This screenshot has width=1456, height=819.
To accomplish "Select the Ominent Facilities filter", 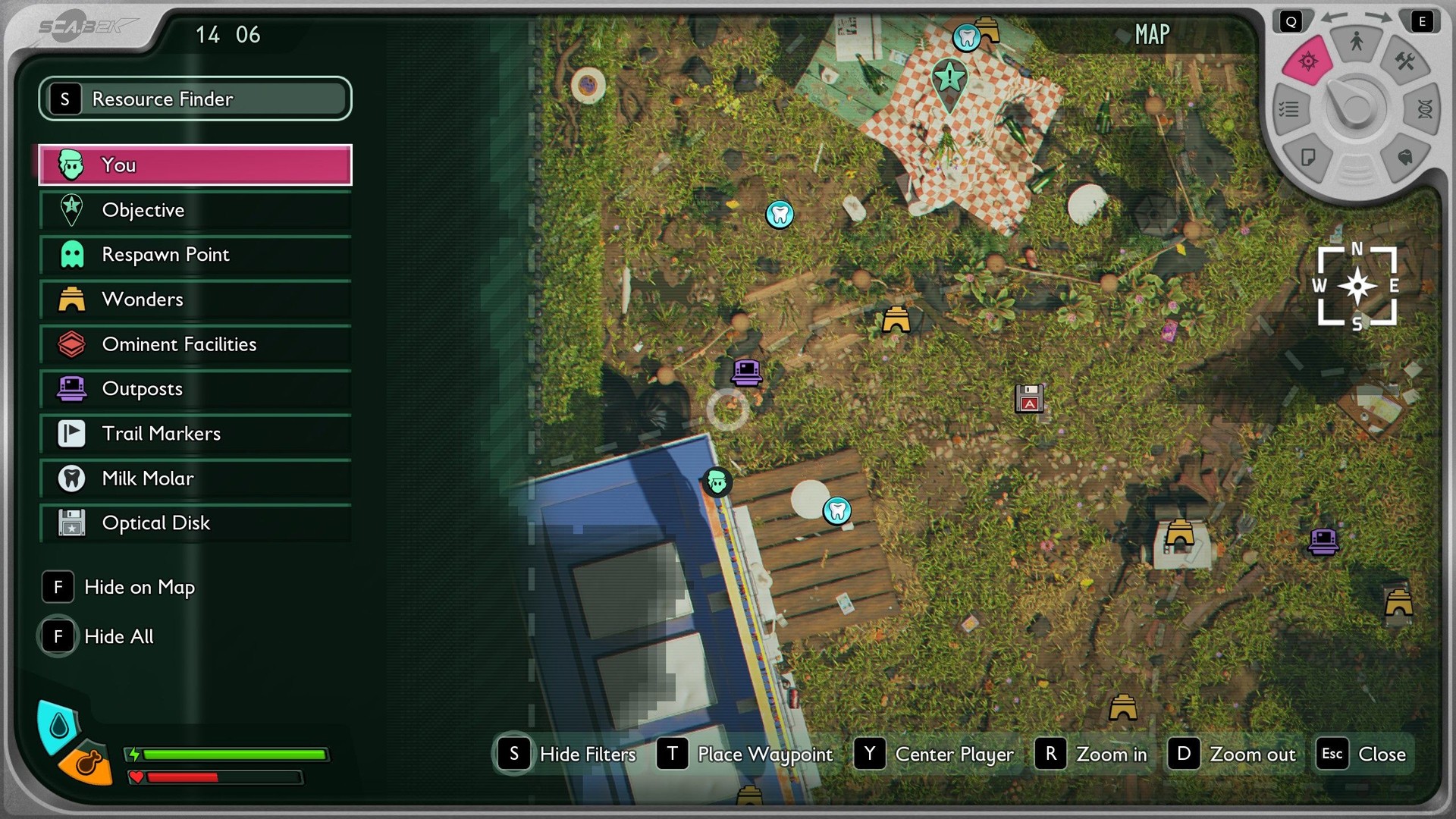I will [195, 344].
